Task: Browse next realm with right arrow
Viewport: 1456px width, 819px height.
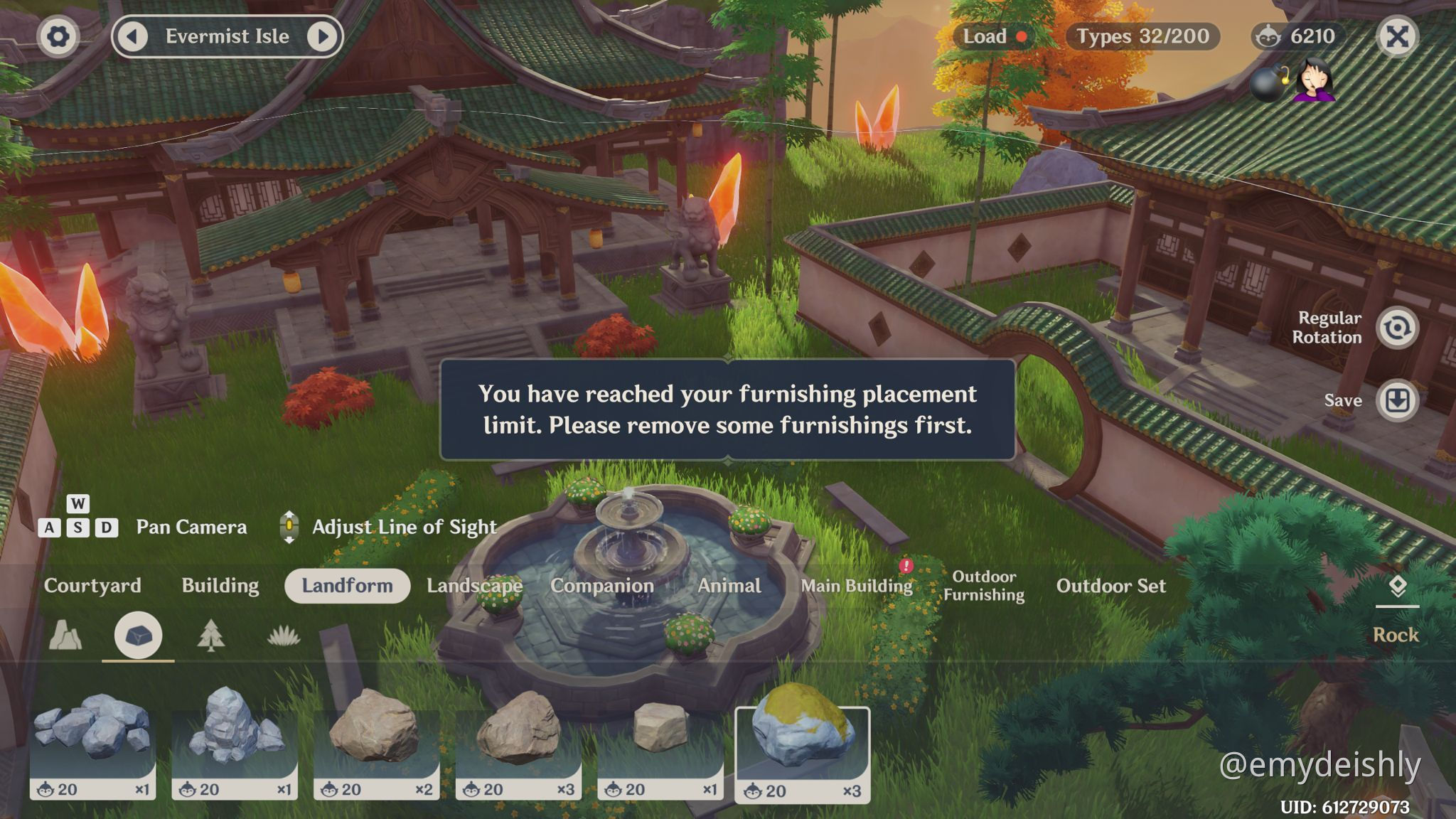Action: 323,36
